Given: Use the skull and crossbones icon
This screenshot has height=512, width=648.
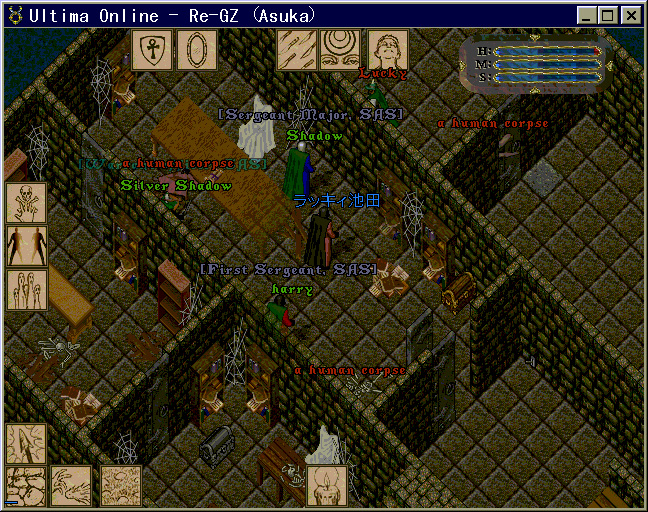Looking at the screenshot, I should (26, 202).
